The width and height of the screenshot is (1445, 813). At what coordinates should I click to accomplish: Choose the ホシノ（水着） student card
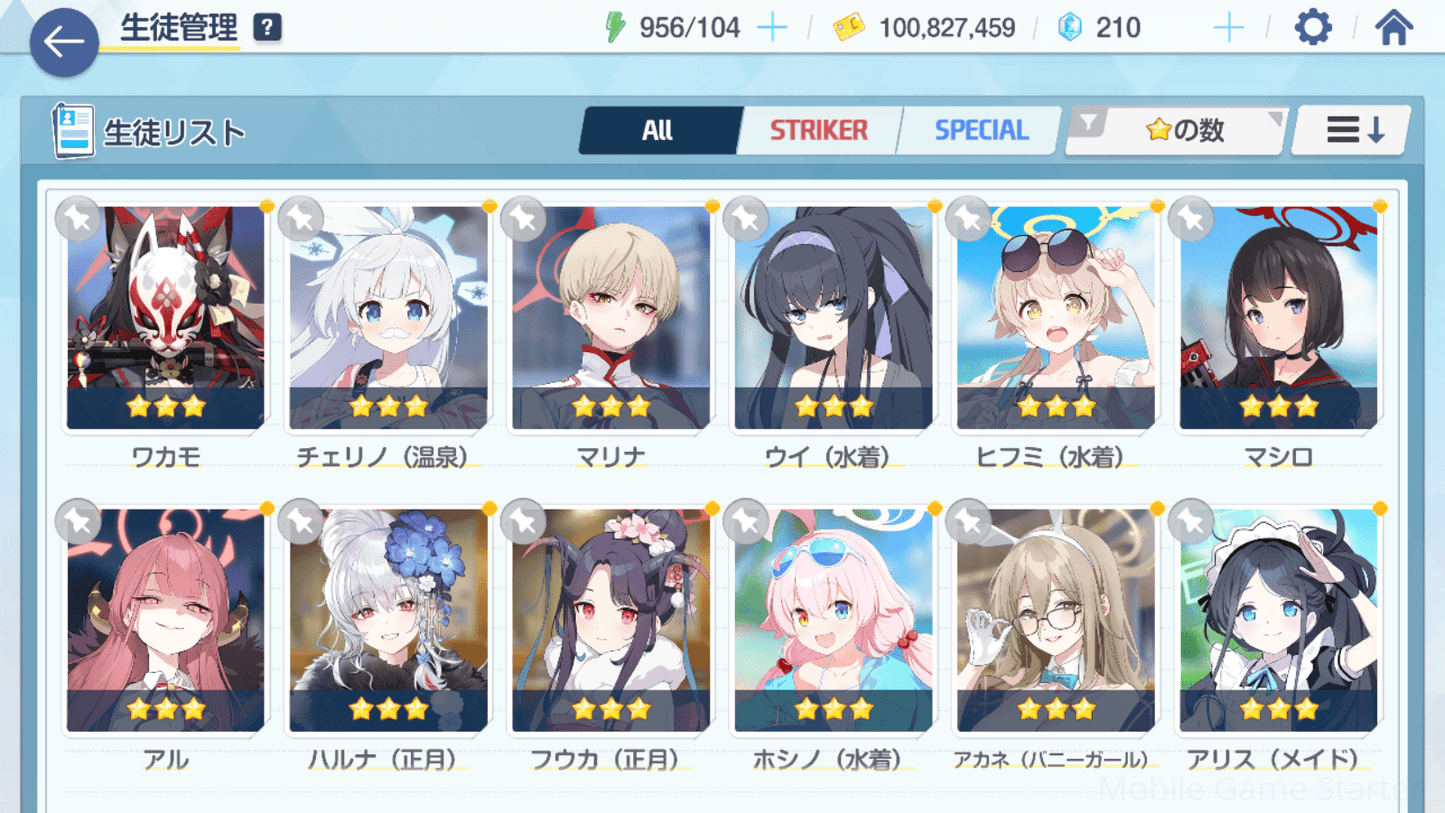point(833,620)
